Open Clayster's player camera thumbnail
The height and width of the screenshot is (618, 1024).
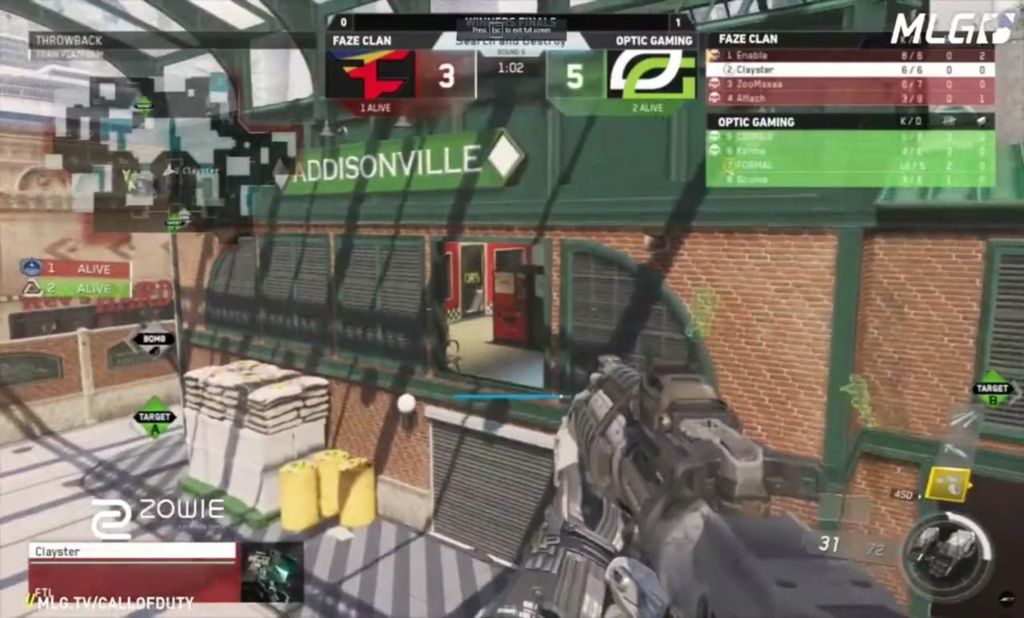[x=272, y=571]
